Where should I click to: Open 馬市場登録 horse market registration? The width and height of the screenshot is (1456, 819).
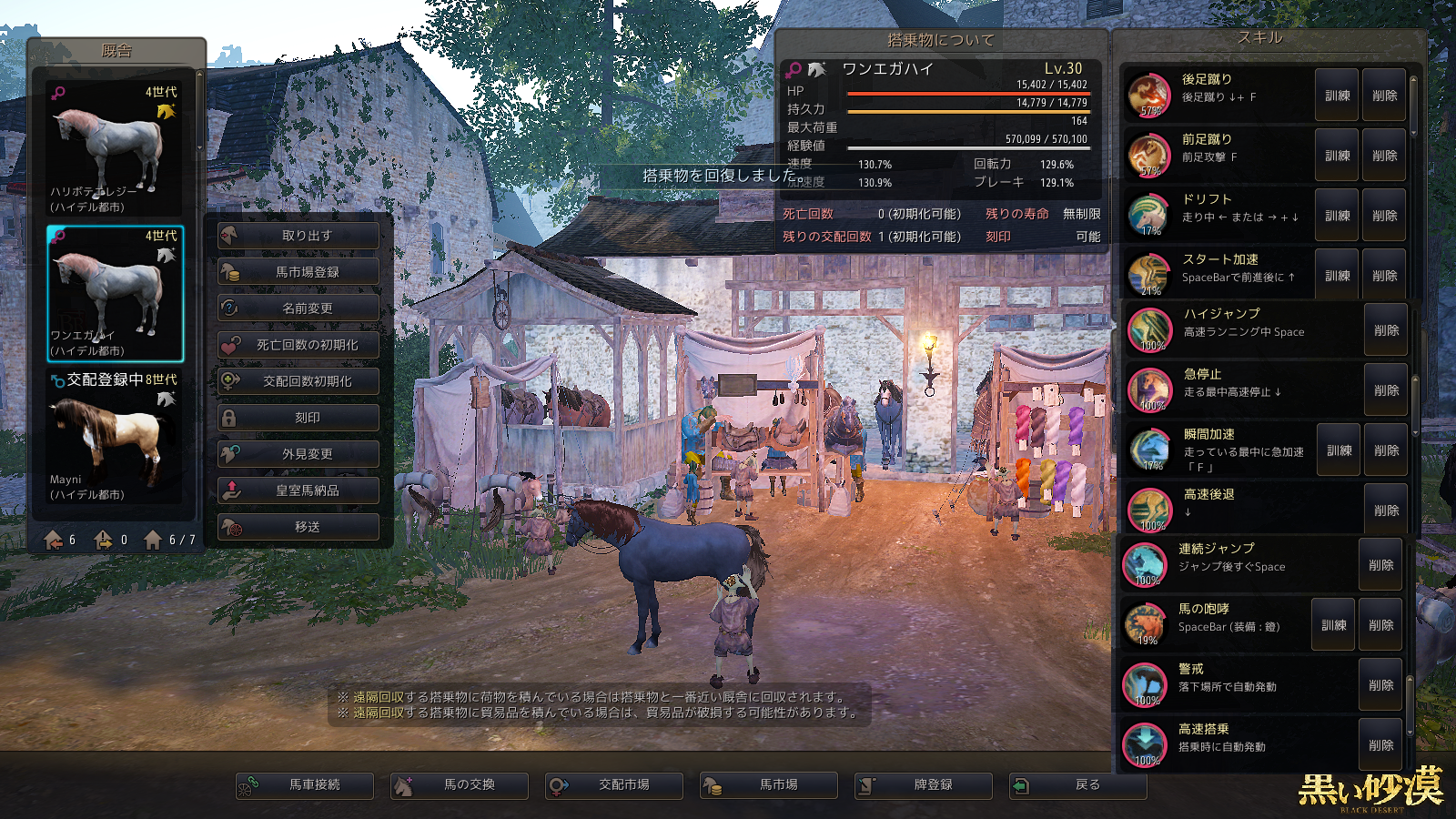tap(298, 272)
